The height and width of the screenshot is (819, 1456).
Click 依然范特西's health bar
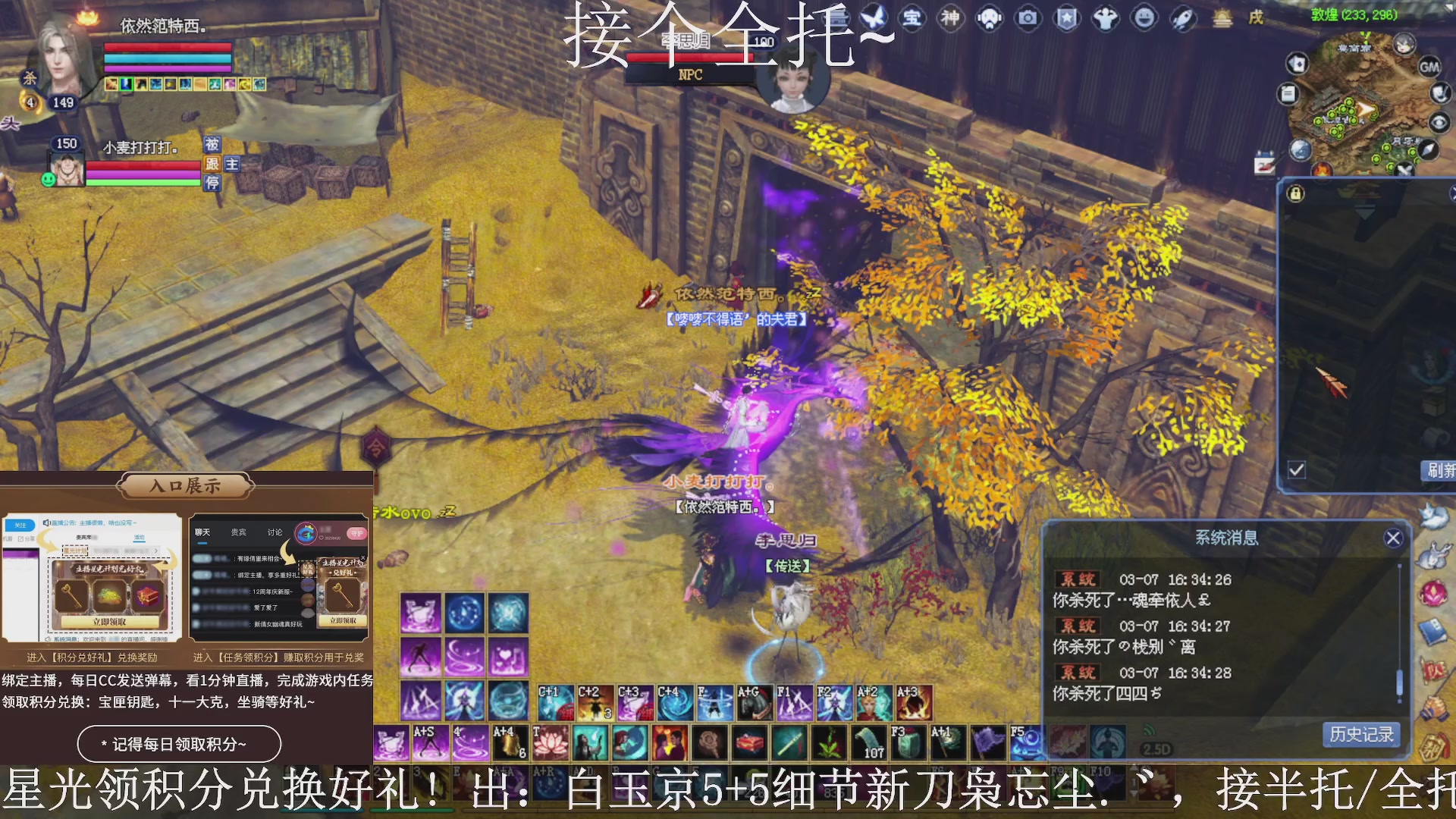point(167,47)
